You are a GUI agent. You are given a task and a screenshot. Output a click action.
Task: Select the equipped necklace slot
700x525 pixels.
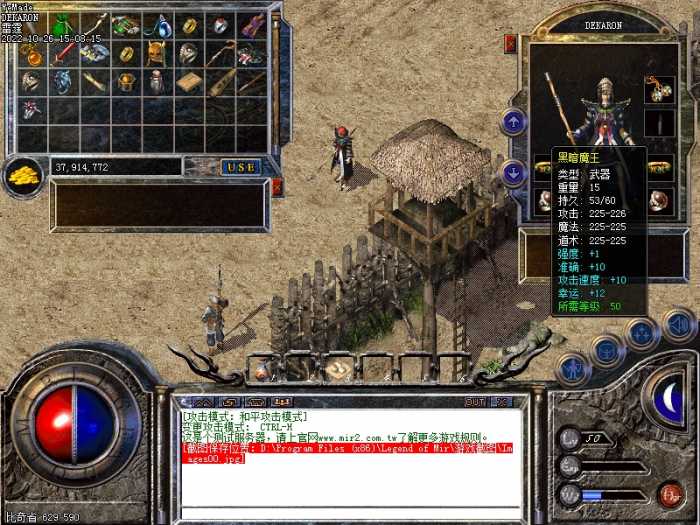tap(658, 88)
